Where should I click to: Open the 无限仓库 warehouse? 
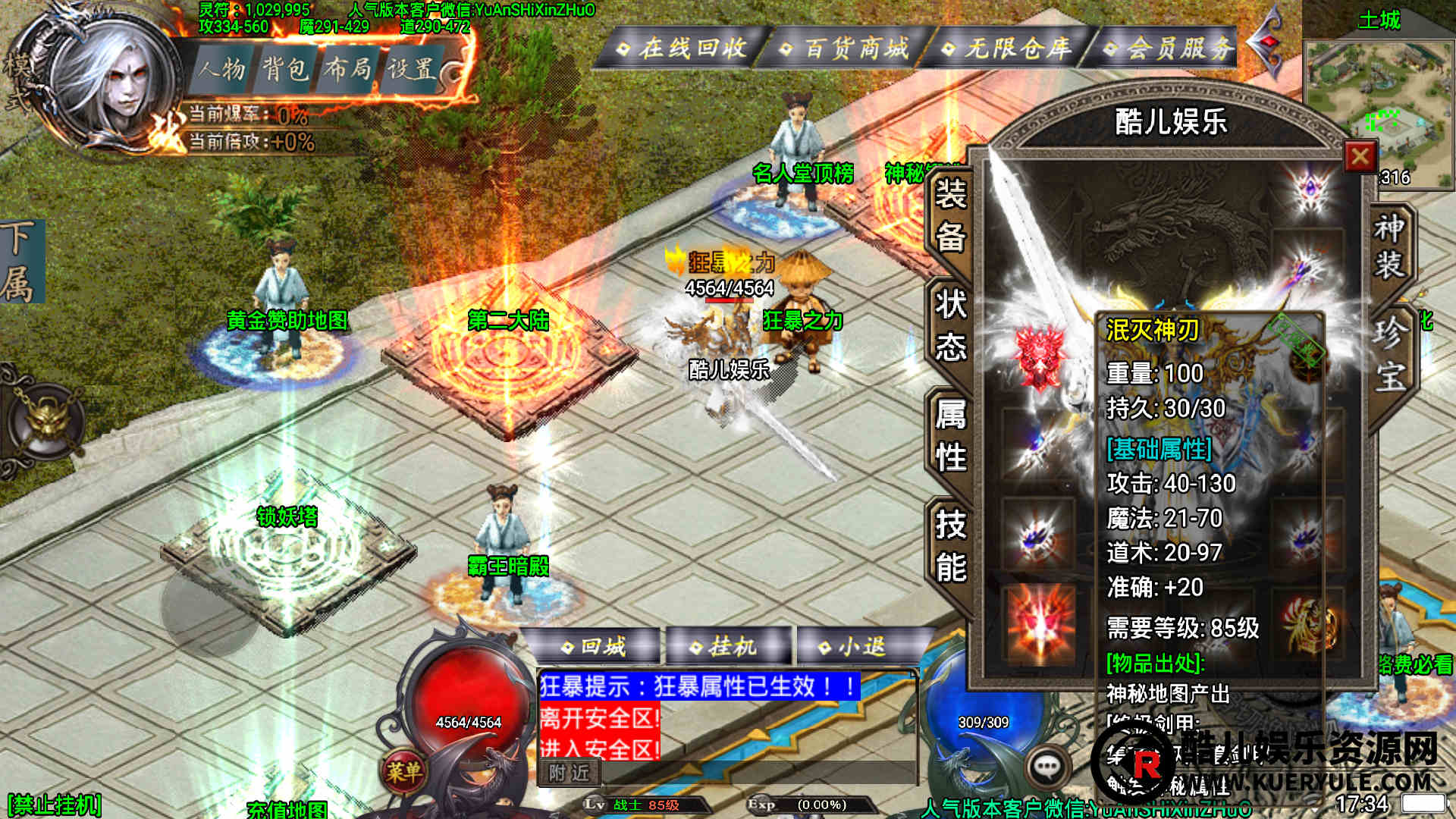[1009, 49]
